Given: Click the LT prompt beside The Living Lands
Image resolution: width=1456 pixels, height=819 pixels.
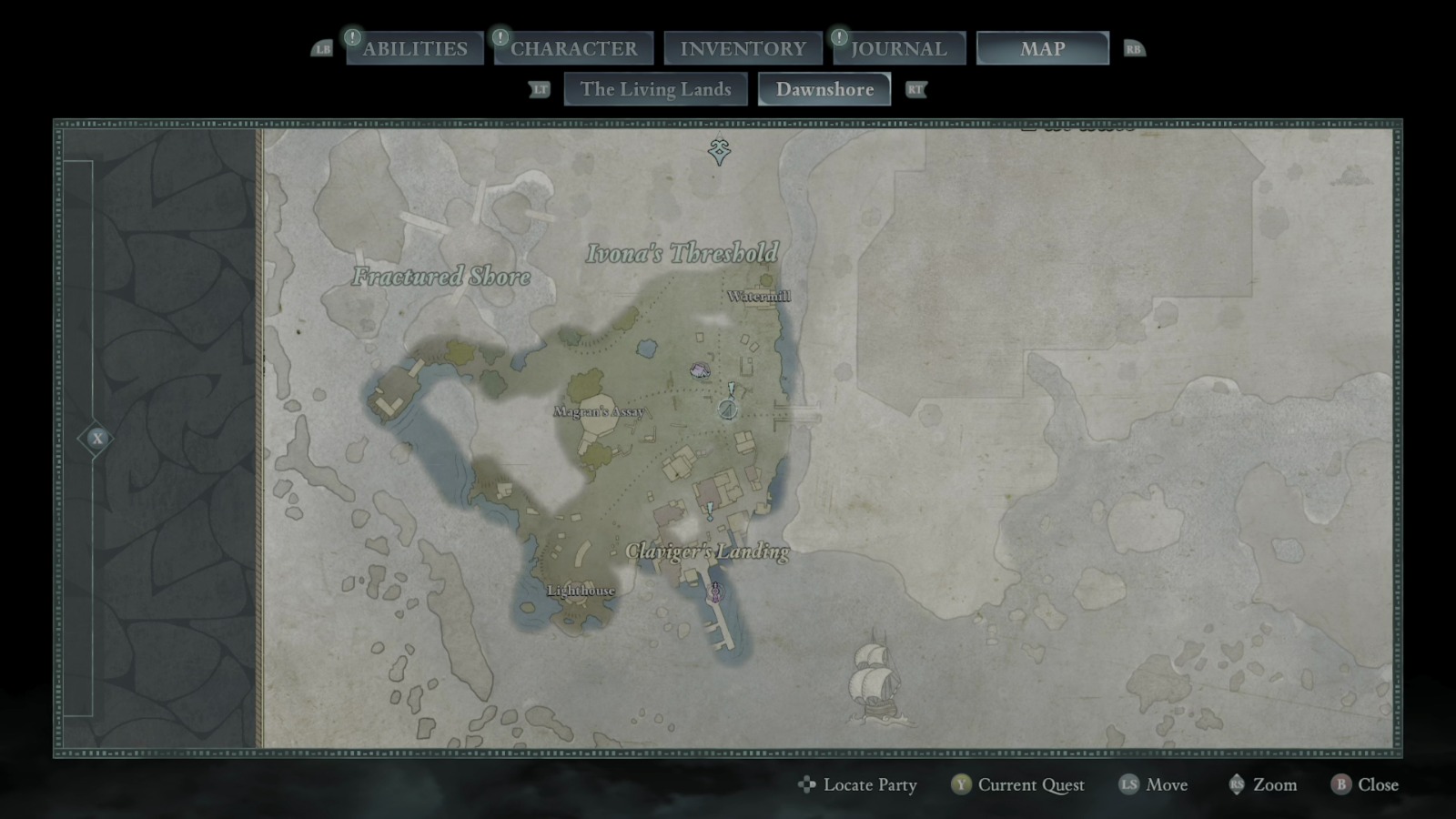Looking at the screenshot, I should (x=540, y=89).
